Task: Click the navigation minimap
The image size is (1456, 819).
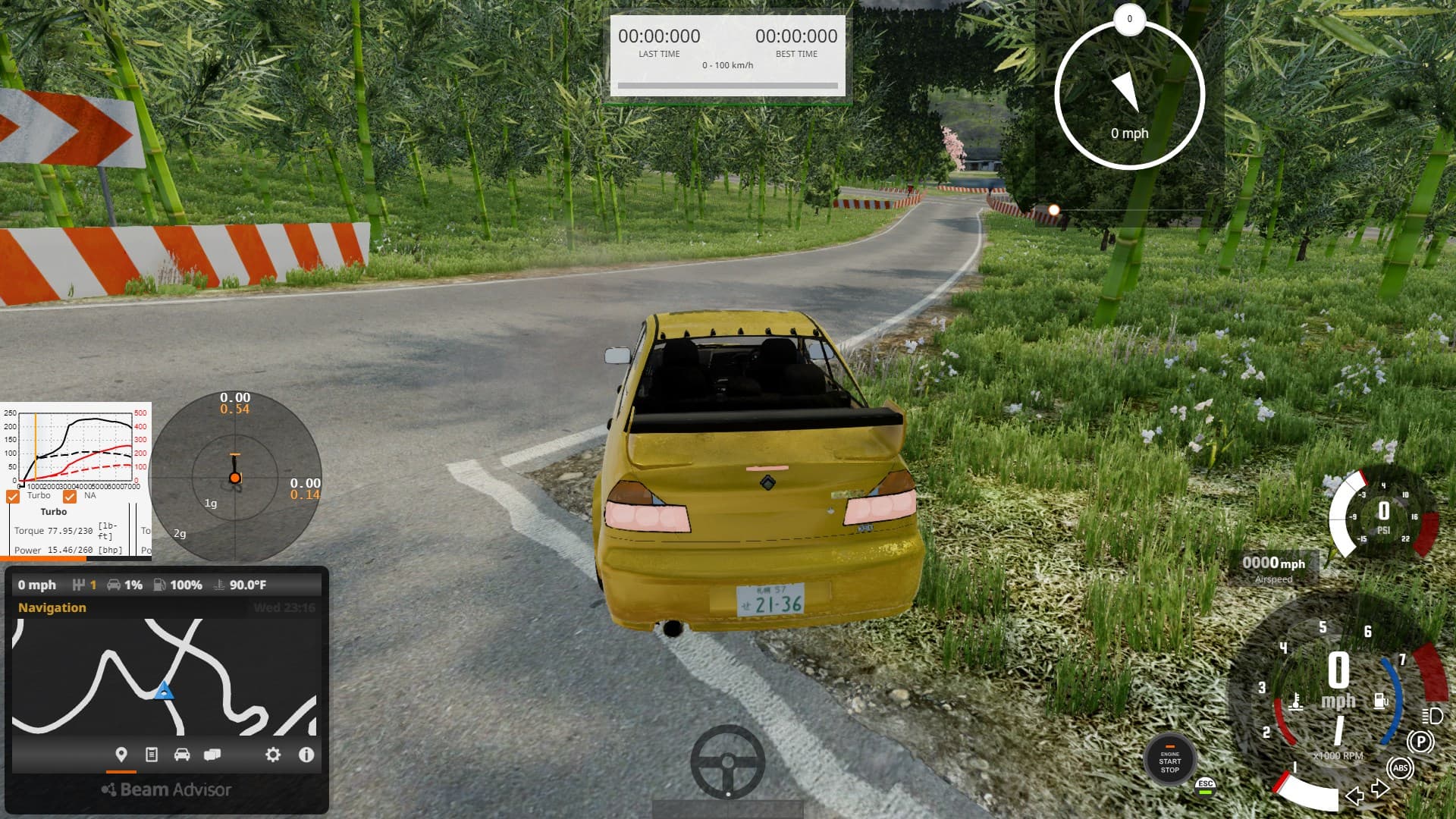Action: point(164,676)
